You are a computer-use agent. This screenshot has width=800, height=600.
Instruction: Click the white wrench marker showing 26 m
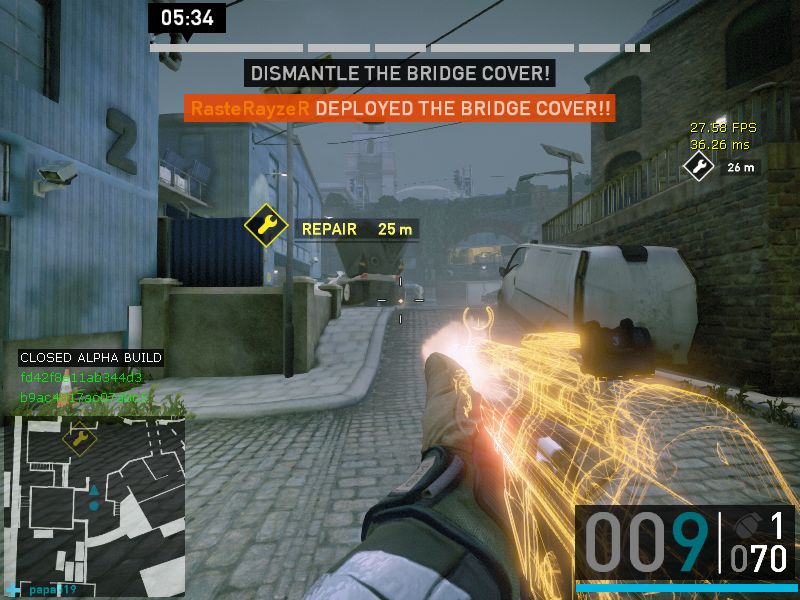point(699,167)
